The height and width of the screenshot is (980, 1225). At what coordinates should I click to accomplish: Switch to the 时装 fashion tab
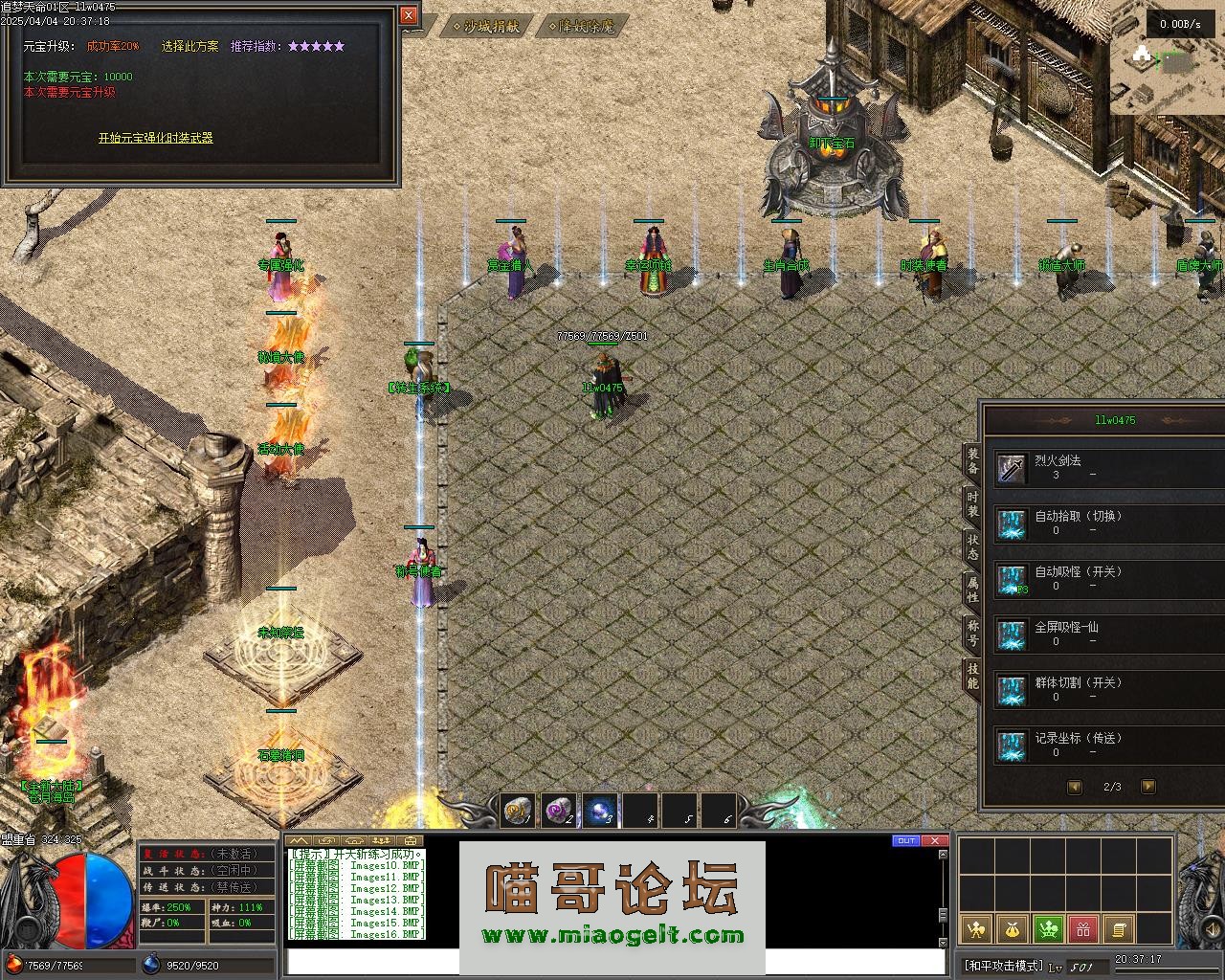click(x=972, y=504)
